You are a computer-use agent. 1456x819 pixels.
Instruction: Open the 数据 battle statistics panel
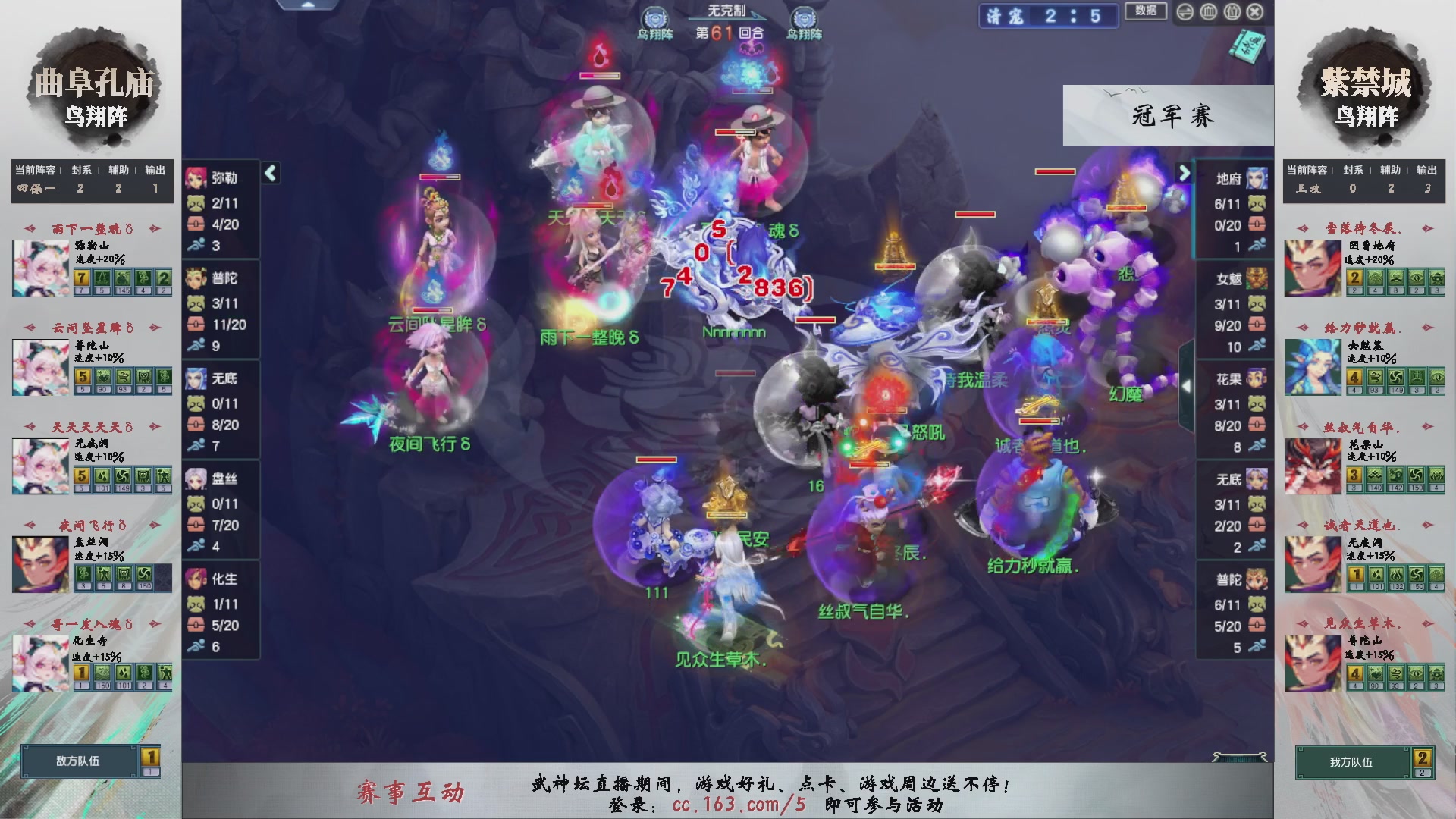coord(1146,11)
